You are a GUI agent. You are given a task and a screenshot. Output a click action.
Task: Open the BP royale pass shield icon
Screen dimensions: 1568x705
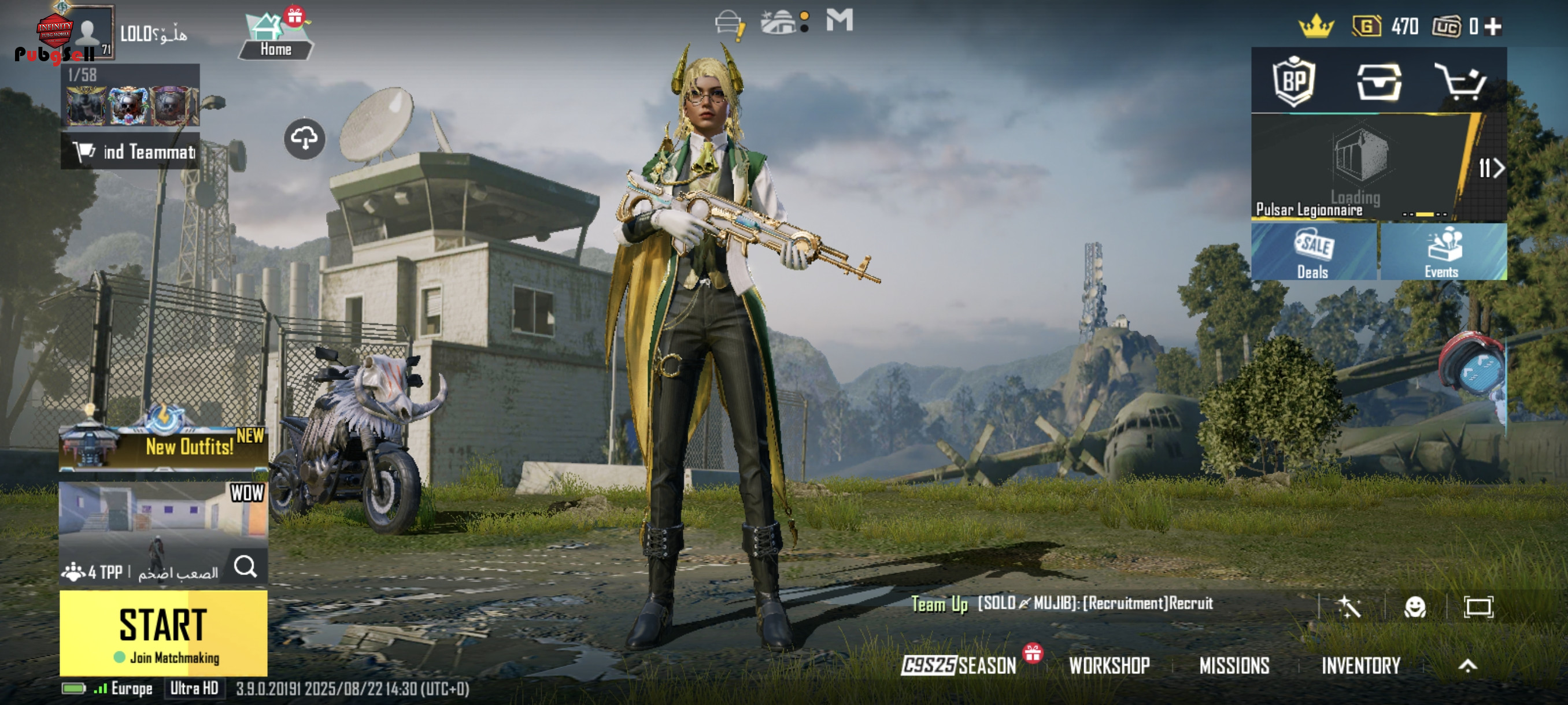1293,82
